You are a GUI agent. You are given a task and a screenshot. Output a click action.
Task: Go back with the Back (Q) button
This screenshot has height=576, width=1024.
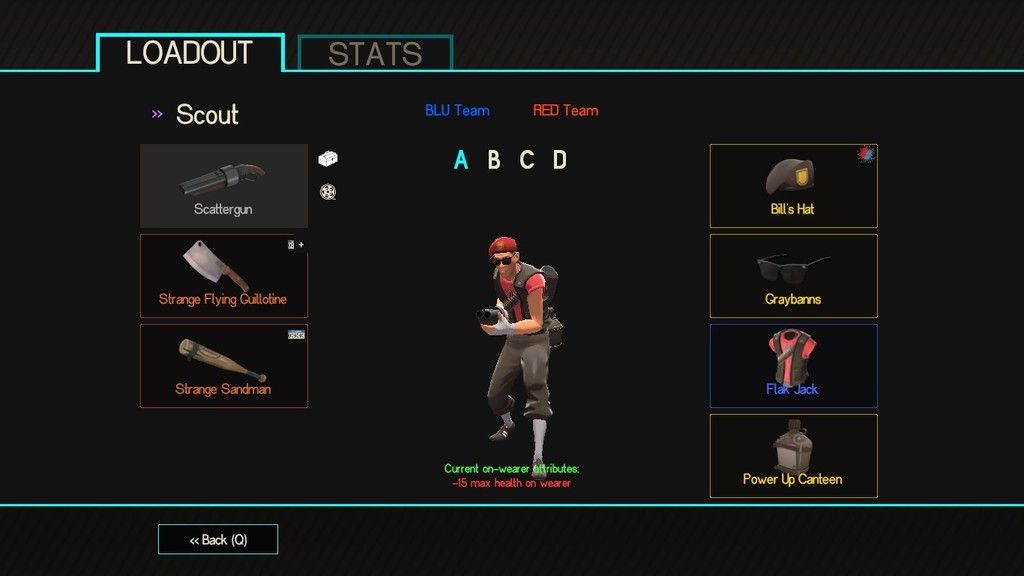218,540
